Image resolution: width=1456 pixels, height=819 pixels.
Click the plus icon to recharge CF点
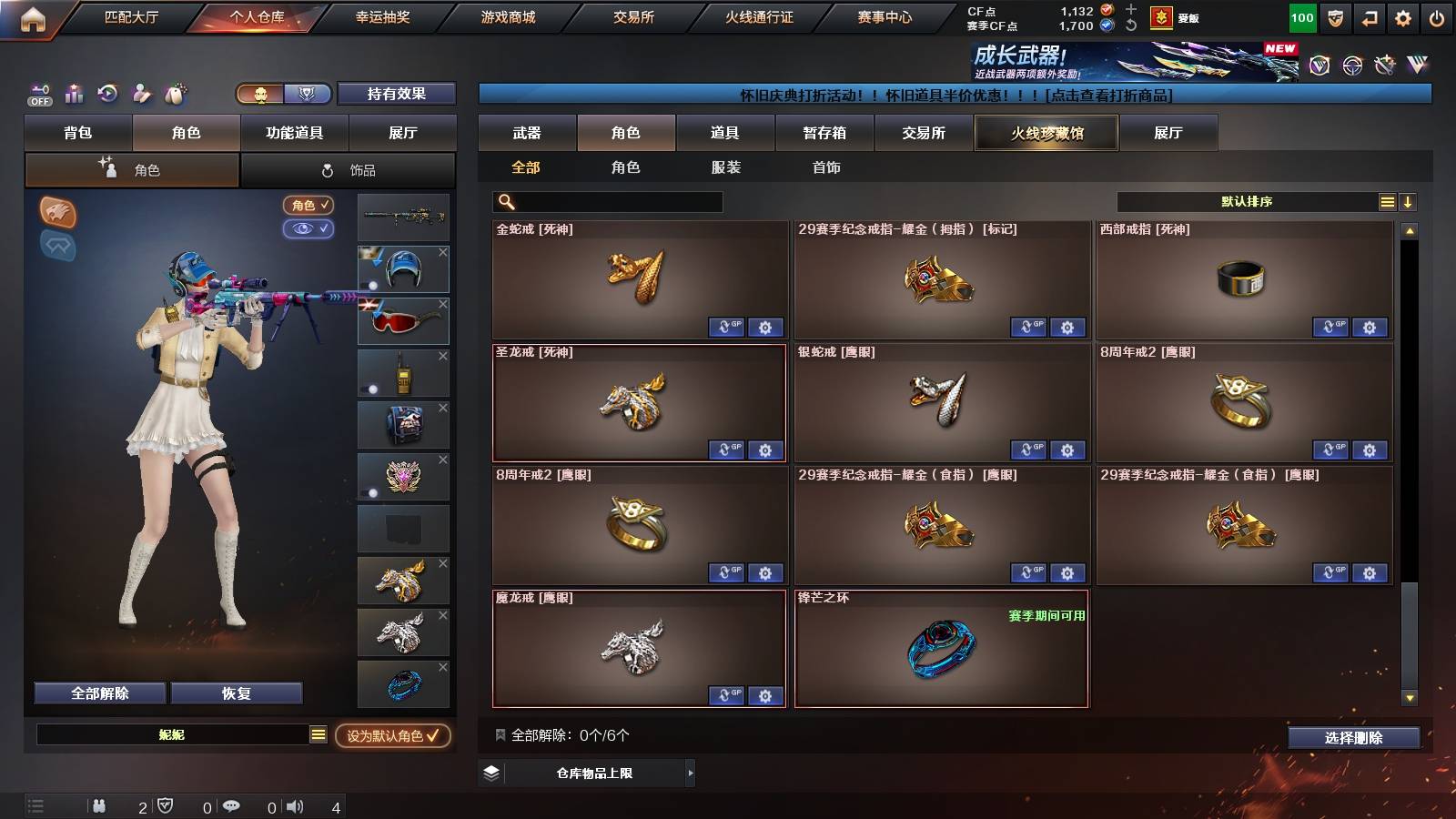coord(1132,12)
